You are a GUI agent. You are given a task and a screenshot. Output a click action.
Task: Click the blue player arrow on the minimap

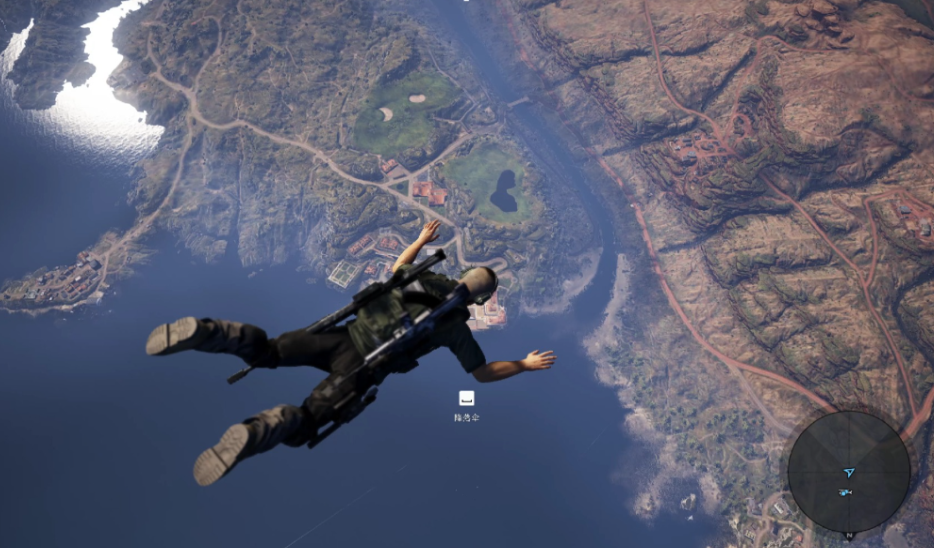(849, 471)
